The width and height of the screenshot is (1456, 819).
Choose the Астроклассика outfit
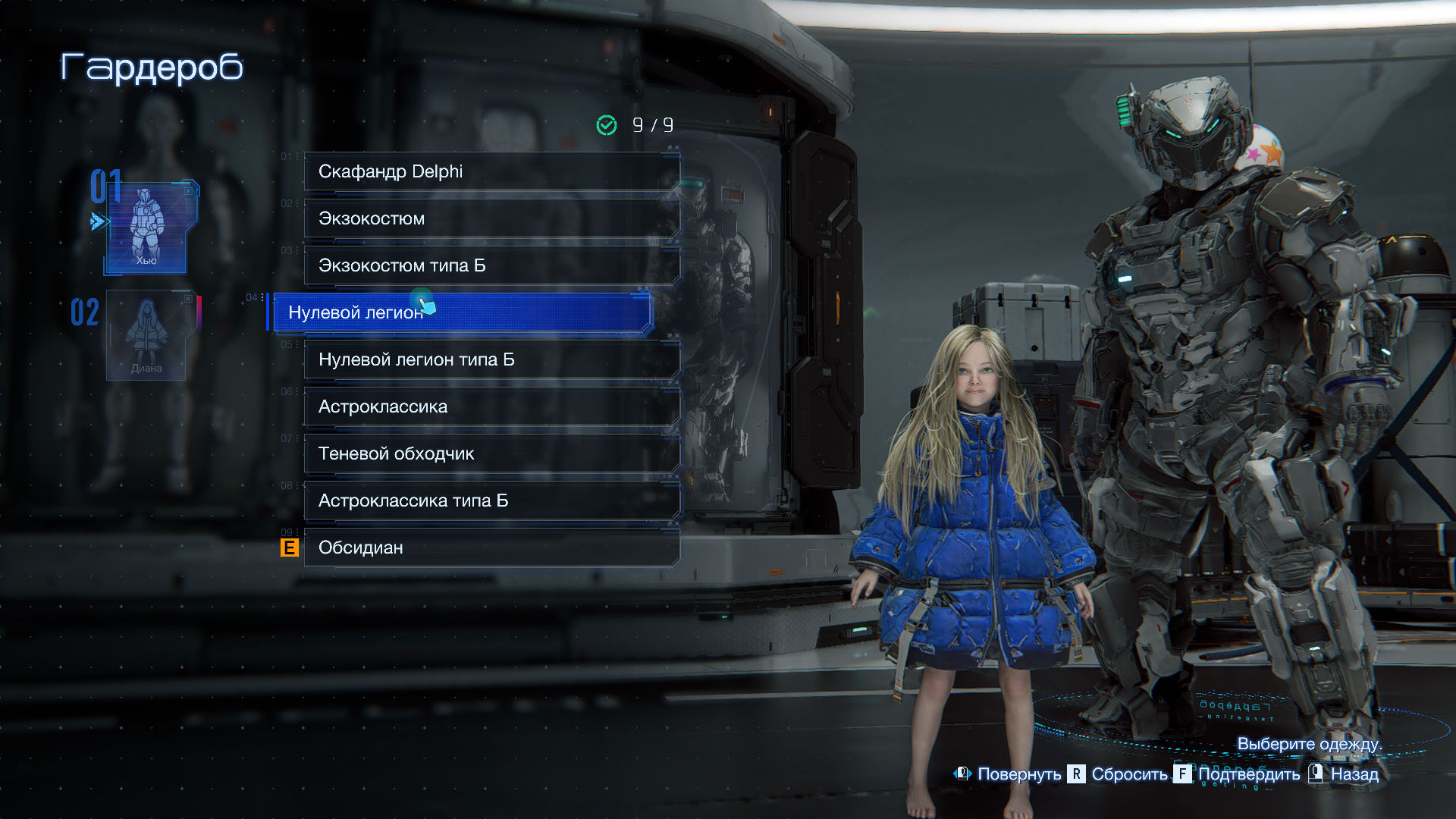click(491, 406)
